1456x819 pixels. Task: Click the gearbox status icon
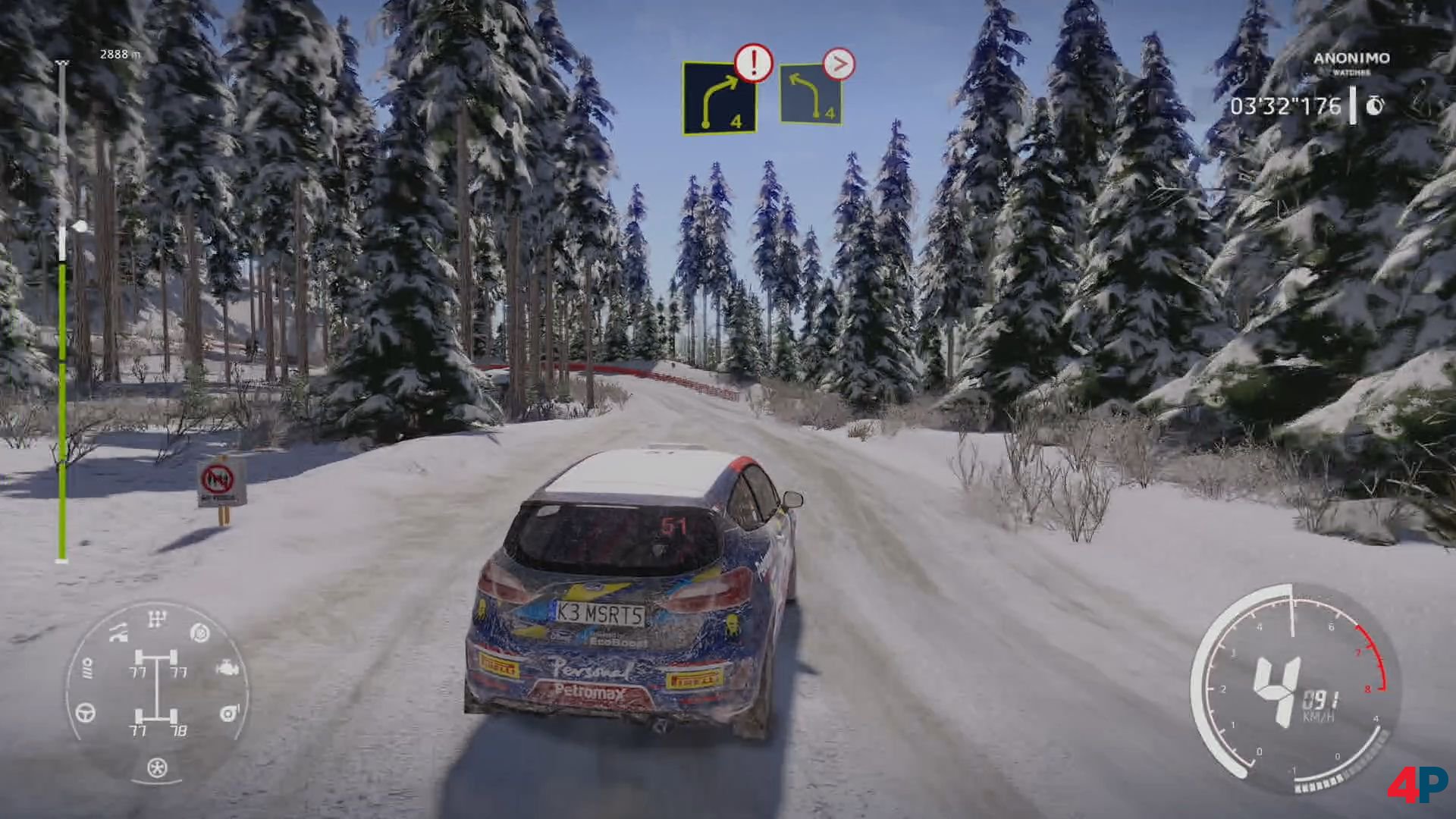[157, 620]
